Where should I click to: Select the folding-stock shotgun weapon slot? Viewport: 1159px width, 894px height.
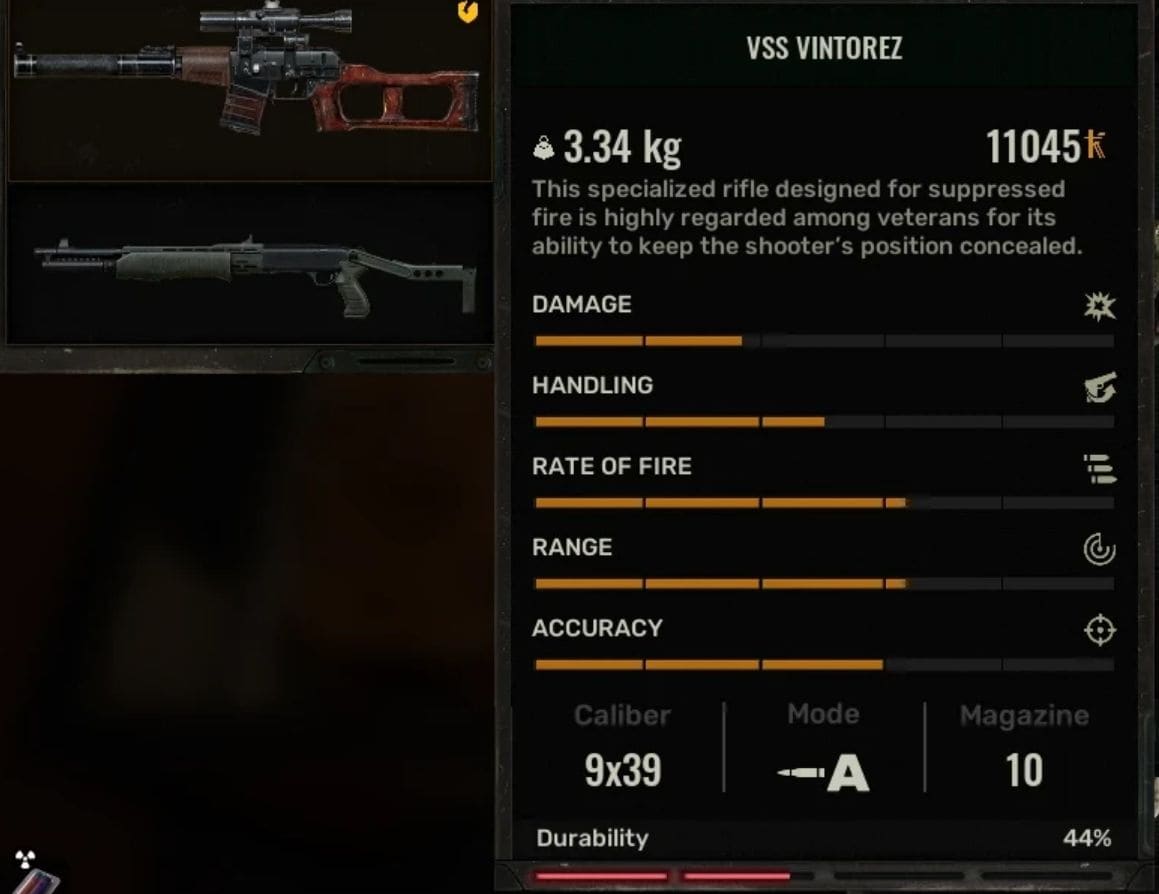pos(250,267)
